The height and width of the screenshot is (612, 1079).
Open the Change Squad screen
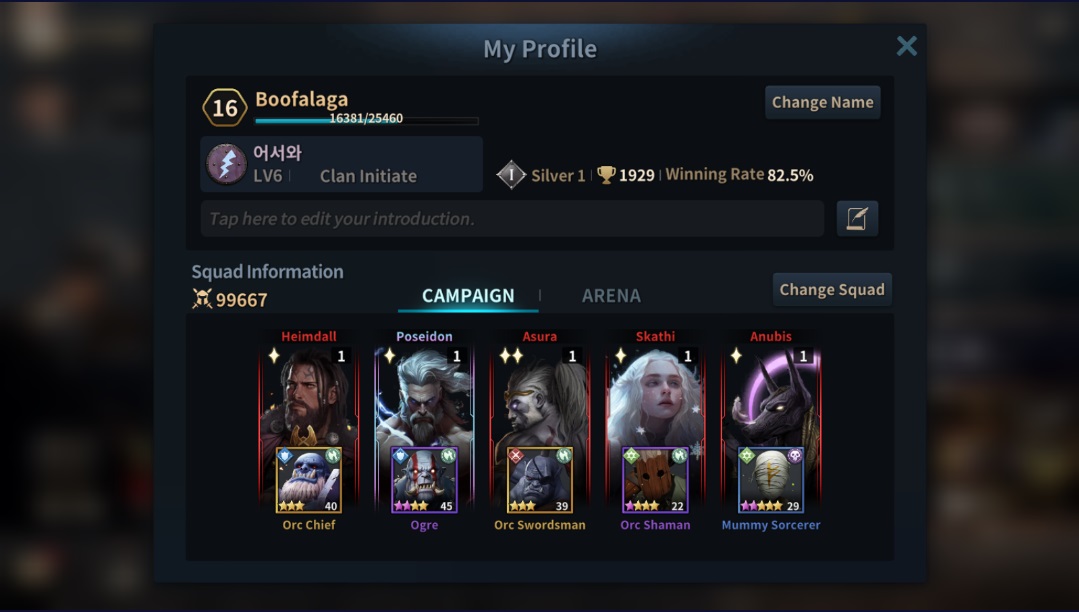pos(831,290)
